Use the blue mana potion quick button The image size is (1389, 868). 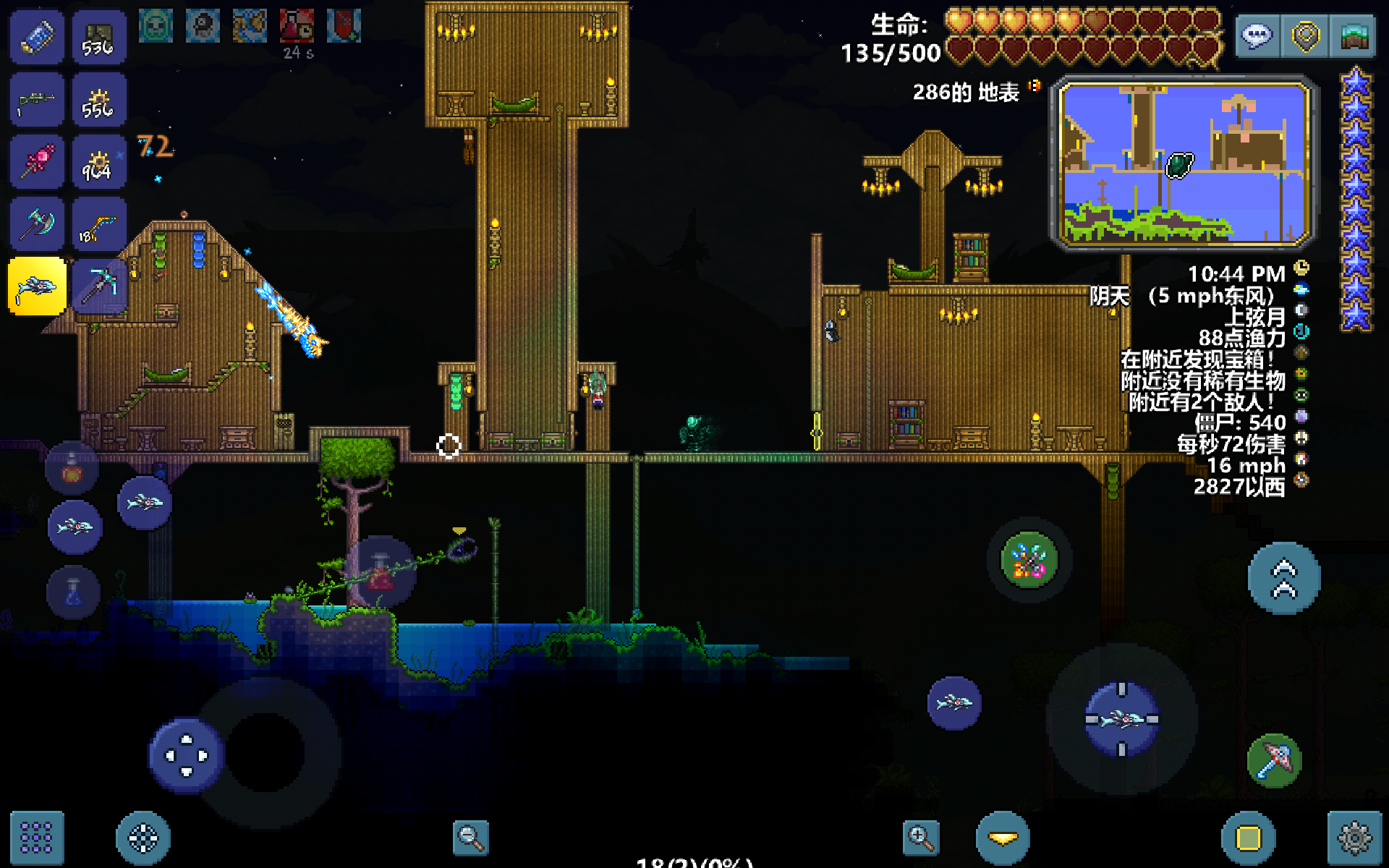click(x=73, y=593)
